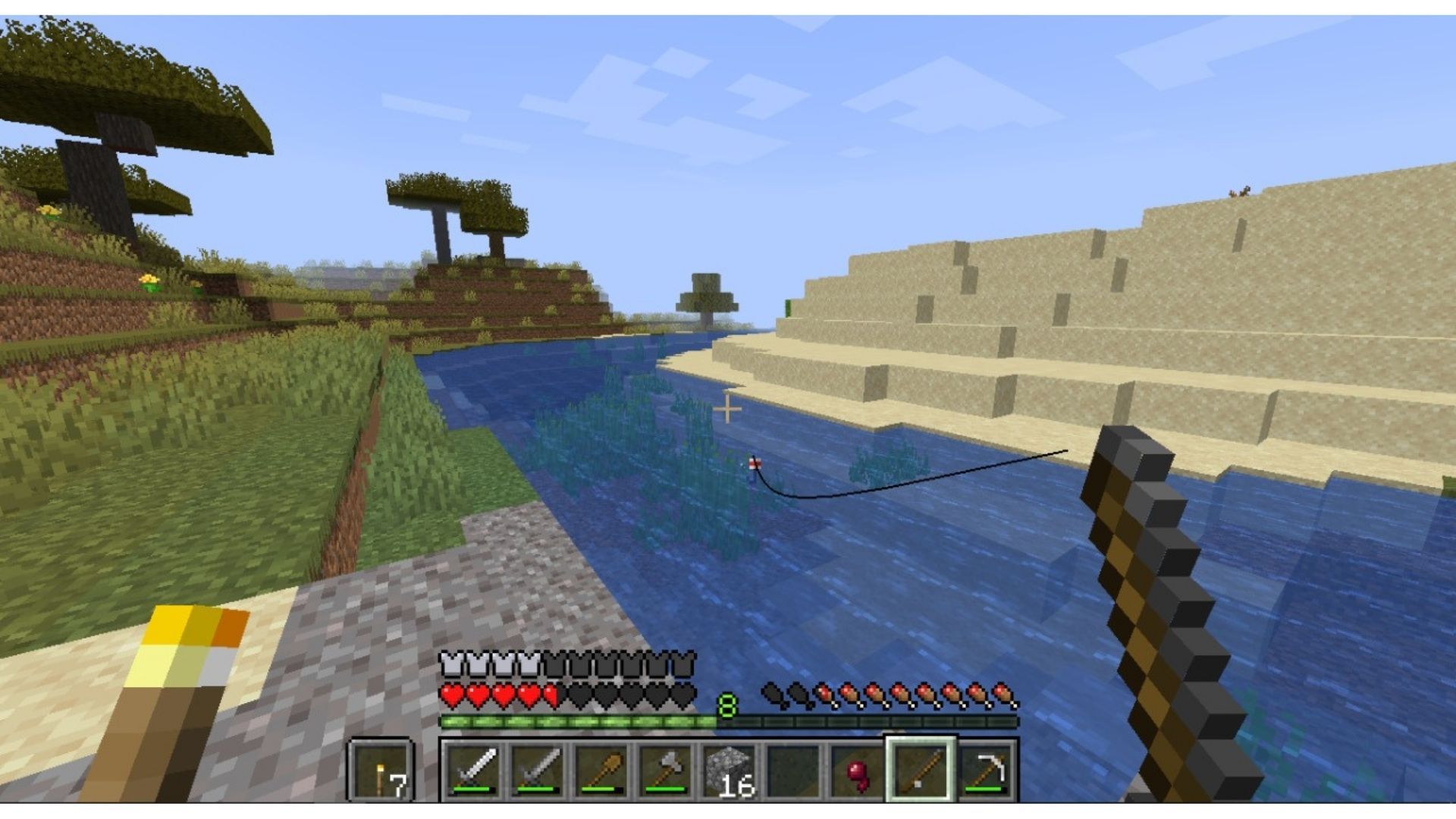Click the highlighted fishing rod slot
The height and width of the screenshot is (819, 1456).
(921, 770)
